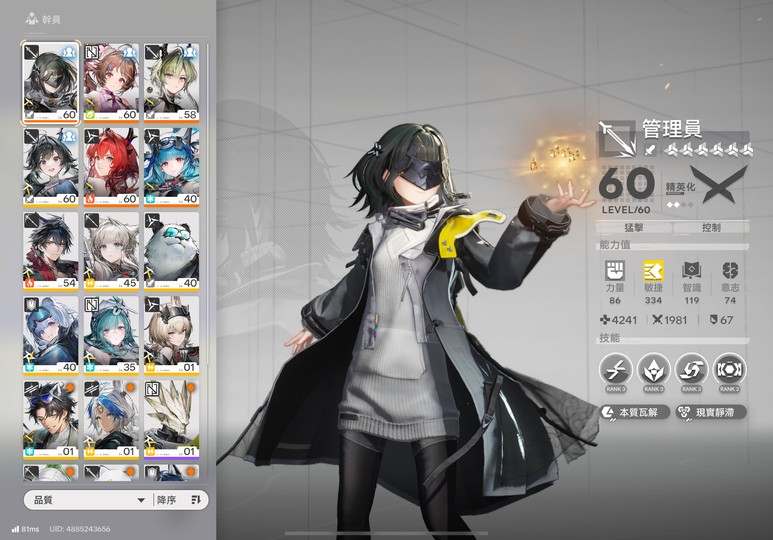Screen dimensions: 773x540
Task: Inspect the highlighted 敏捷 attribute icon
Action: tap(653, 271)
